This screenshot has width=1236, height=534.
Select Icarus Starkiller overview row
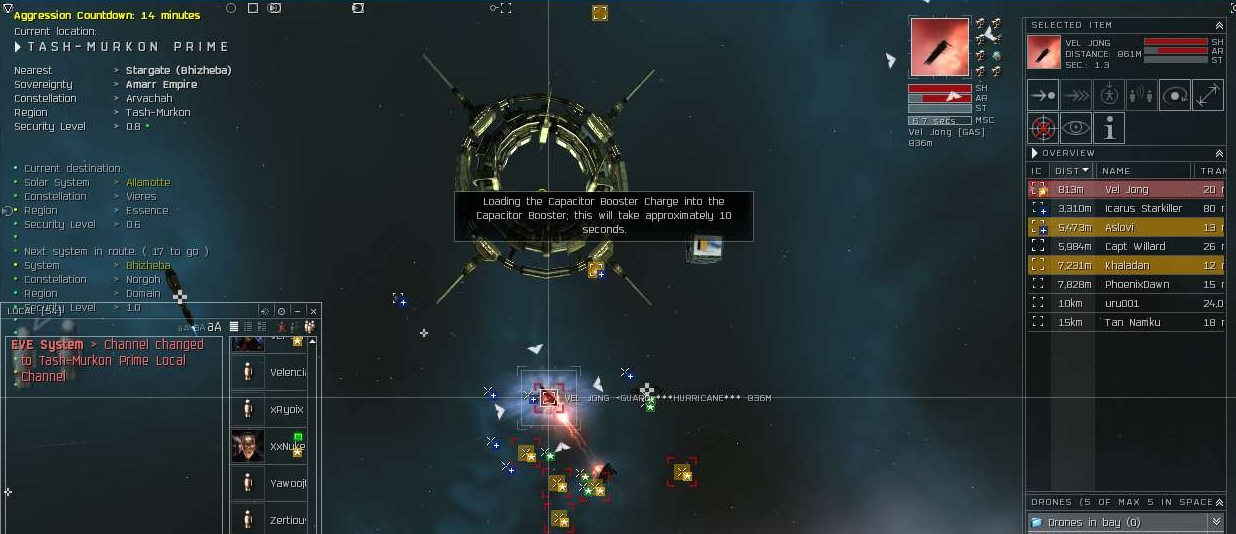point(1142,208)
